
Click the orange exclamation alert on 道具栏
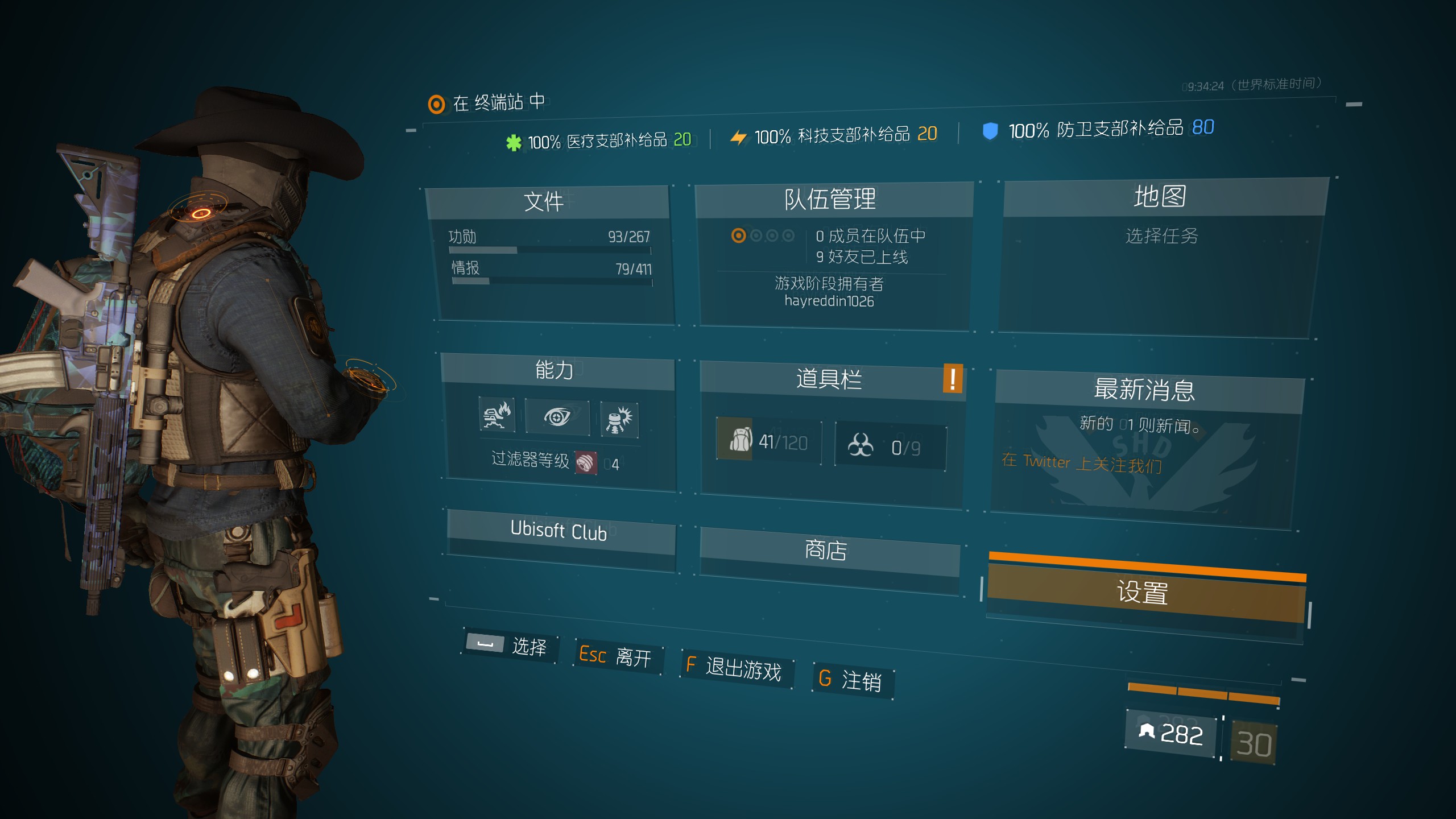[x=953, y=378]
